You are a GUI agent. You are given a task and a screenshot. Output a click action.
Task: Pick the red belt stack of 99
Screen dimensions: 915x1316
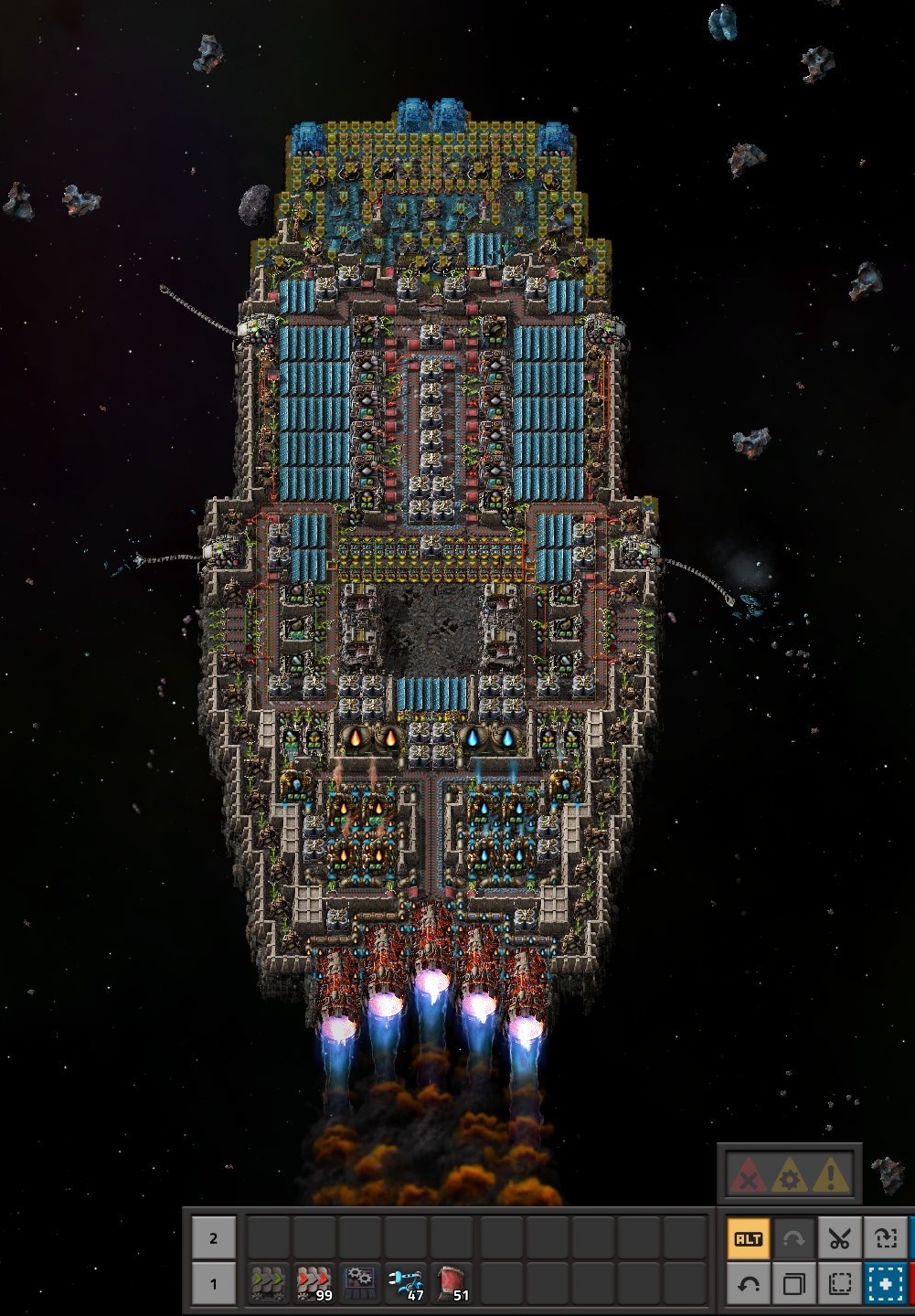pyautogui.click(x=314, y=1283)
